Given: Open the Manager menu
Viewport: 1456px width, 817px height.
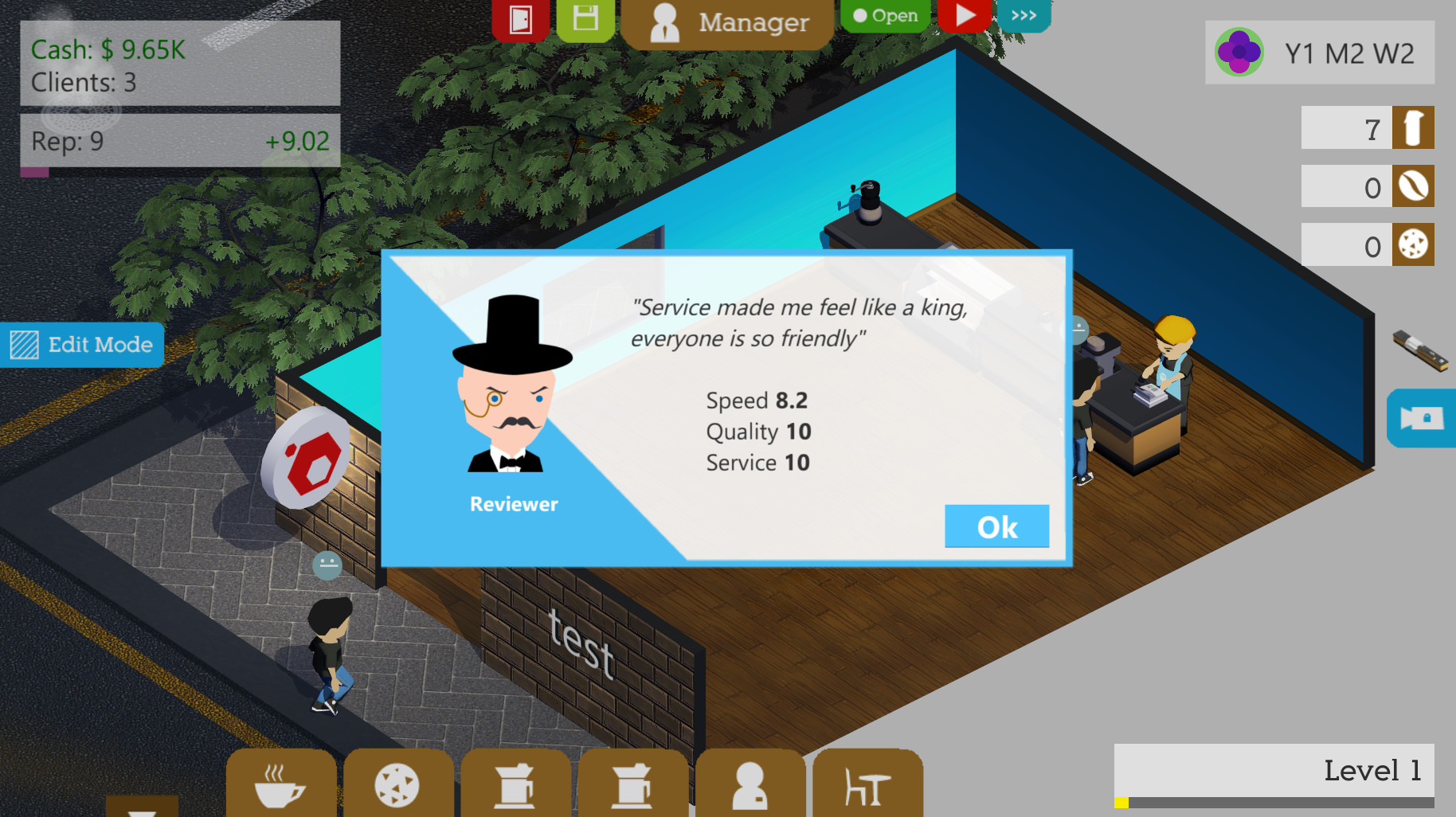Looking at the screenshot, I should pyautogui.click(x=727, y=22).
